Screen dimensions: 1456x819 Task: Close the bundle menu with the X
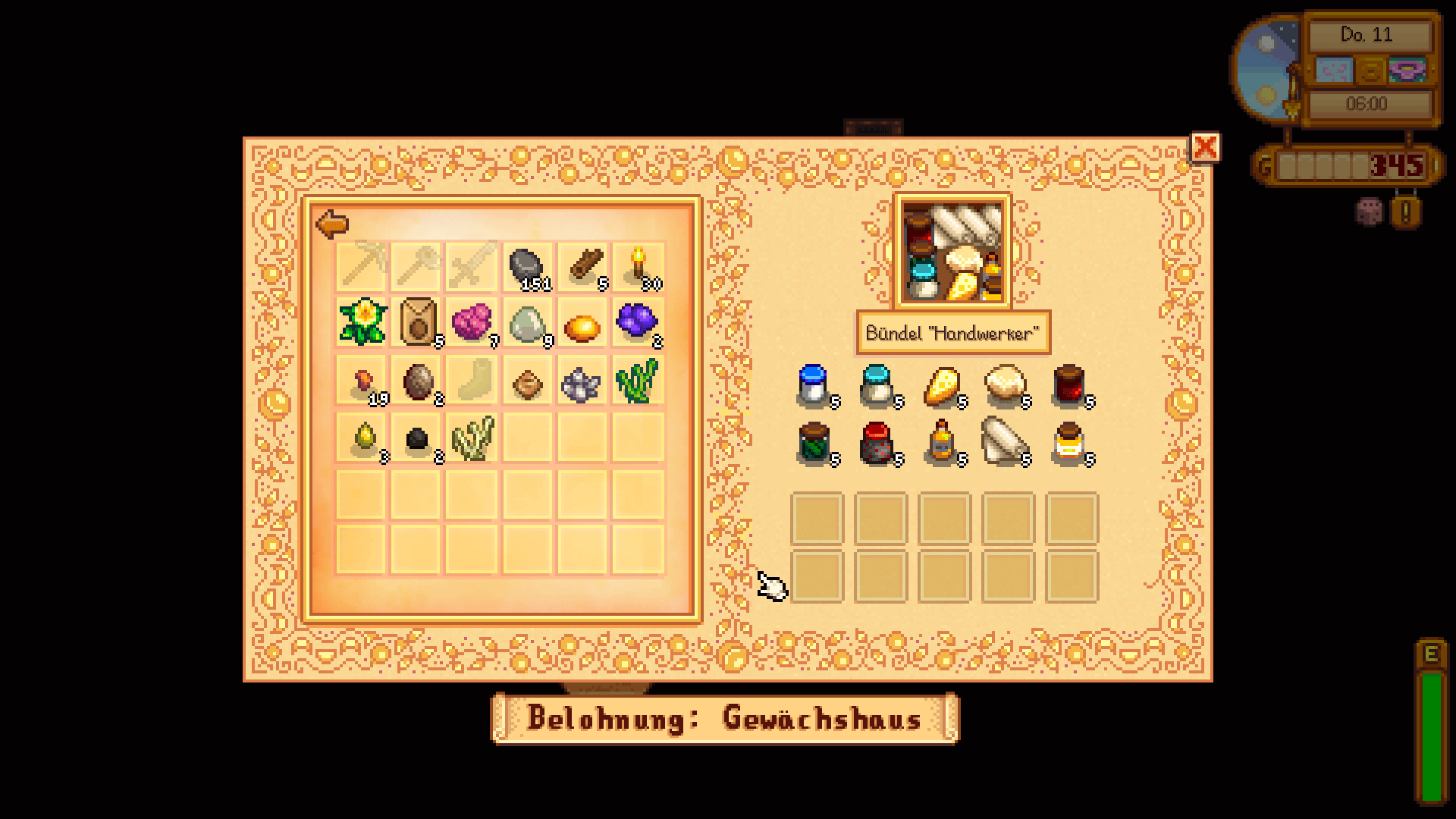(x=1205, y=147)
